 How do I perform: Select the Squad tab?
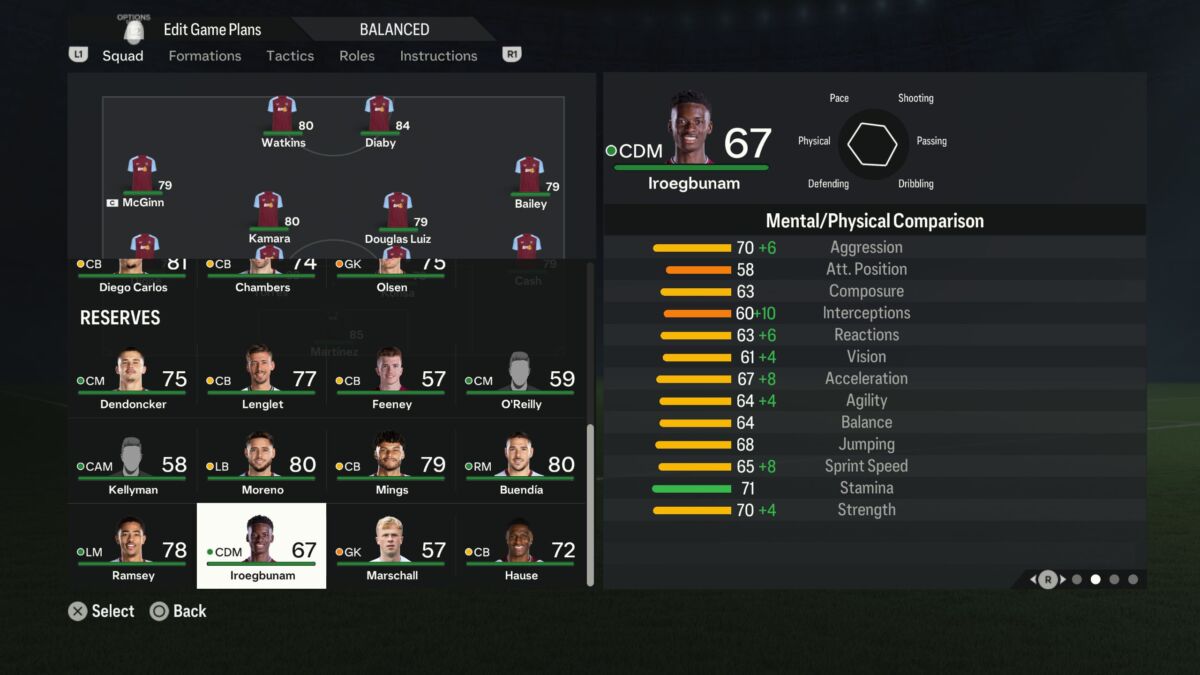click(123, 56)
